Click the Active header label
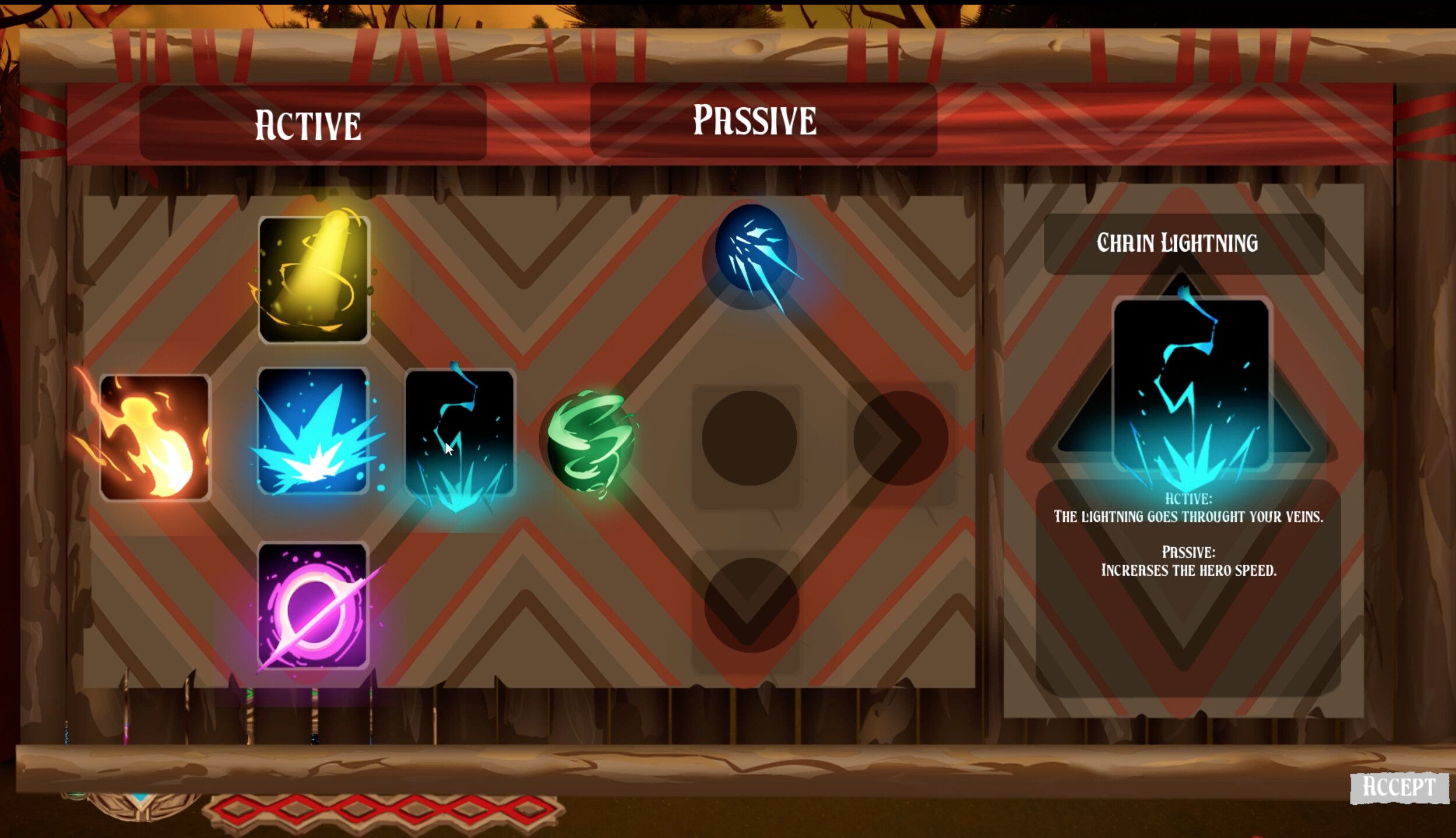Screen dimensions: 1456x838 click(308, 125)
